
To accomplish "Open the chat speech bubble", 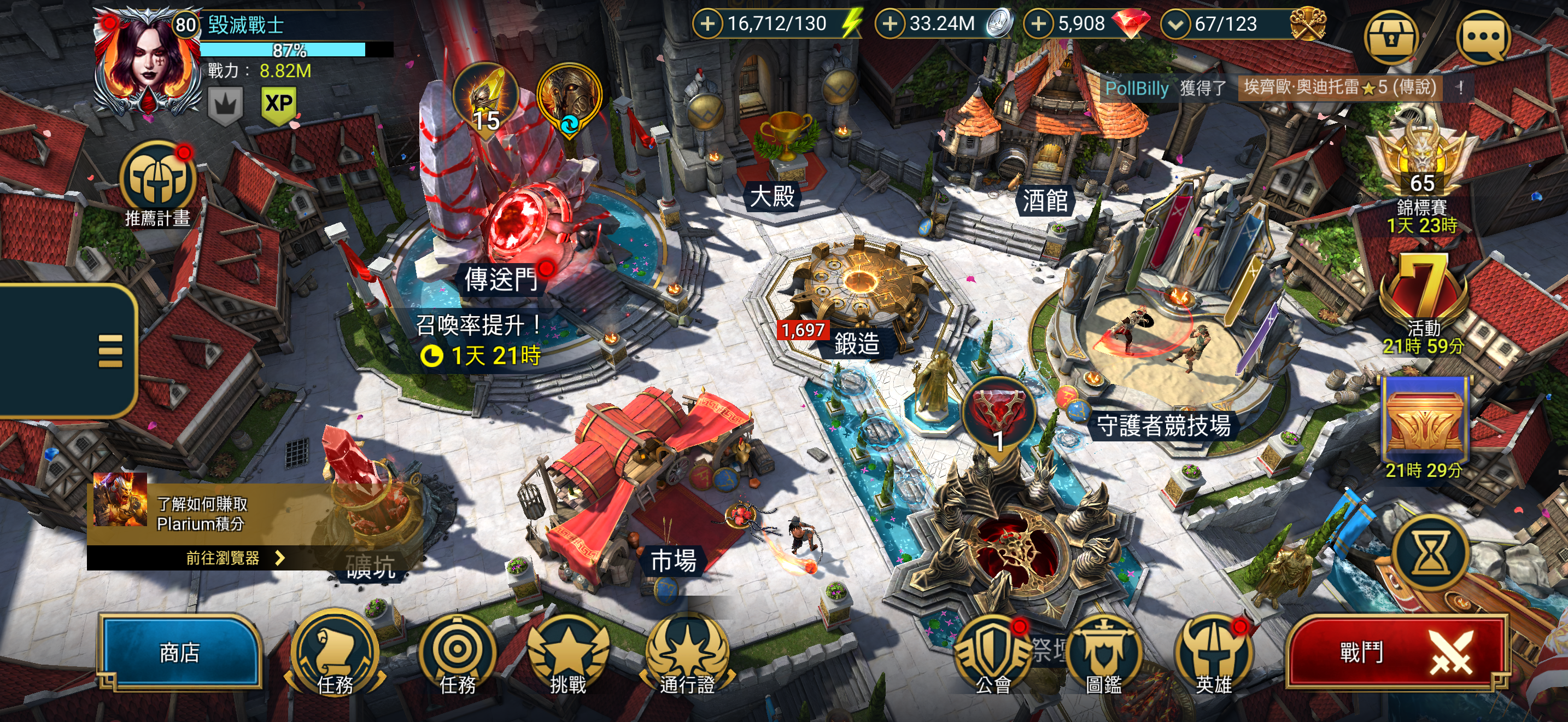I will point(1483,38).
